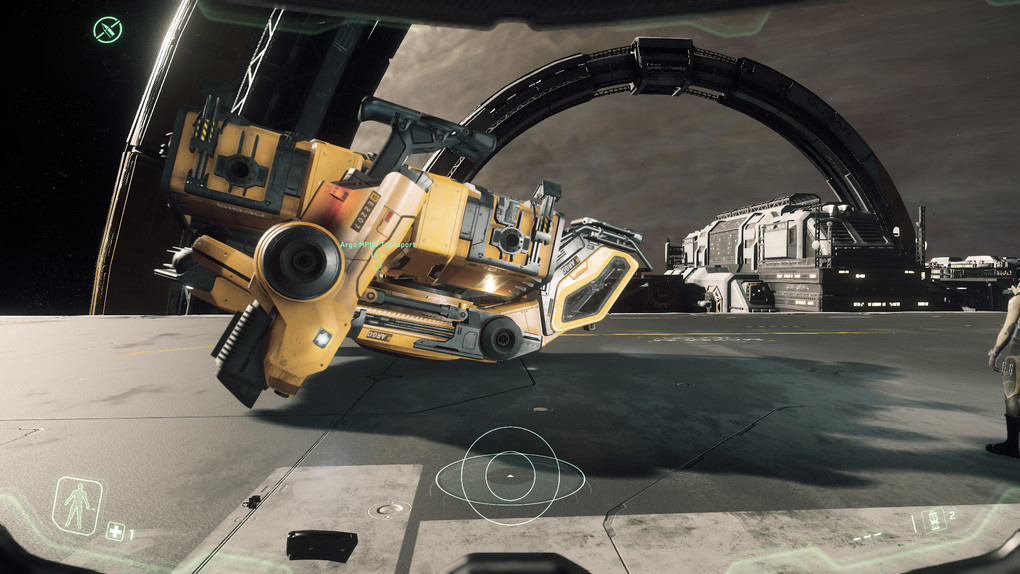Viewport: 1020px width, 574px height.
Task: Open the body health status figure
Action: pos(77,504)
